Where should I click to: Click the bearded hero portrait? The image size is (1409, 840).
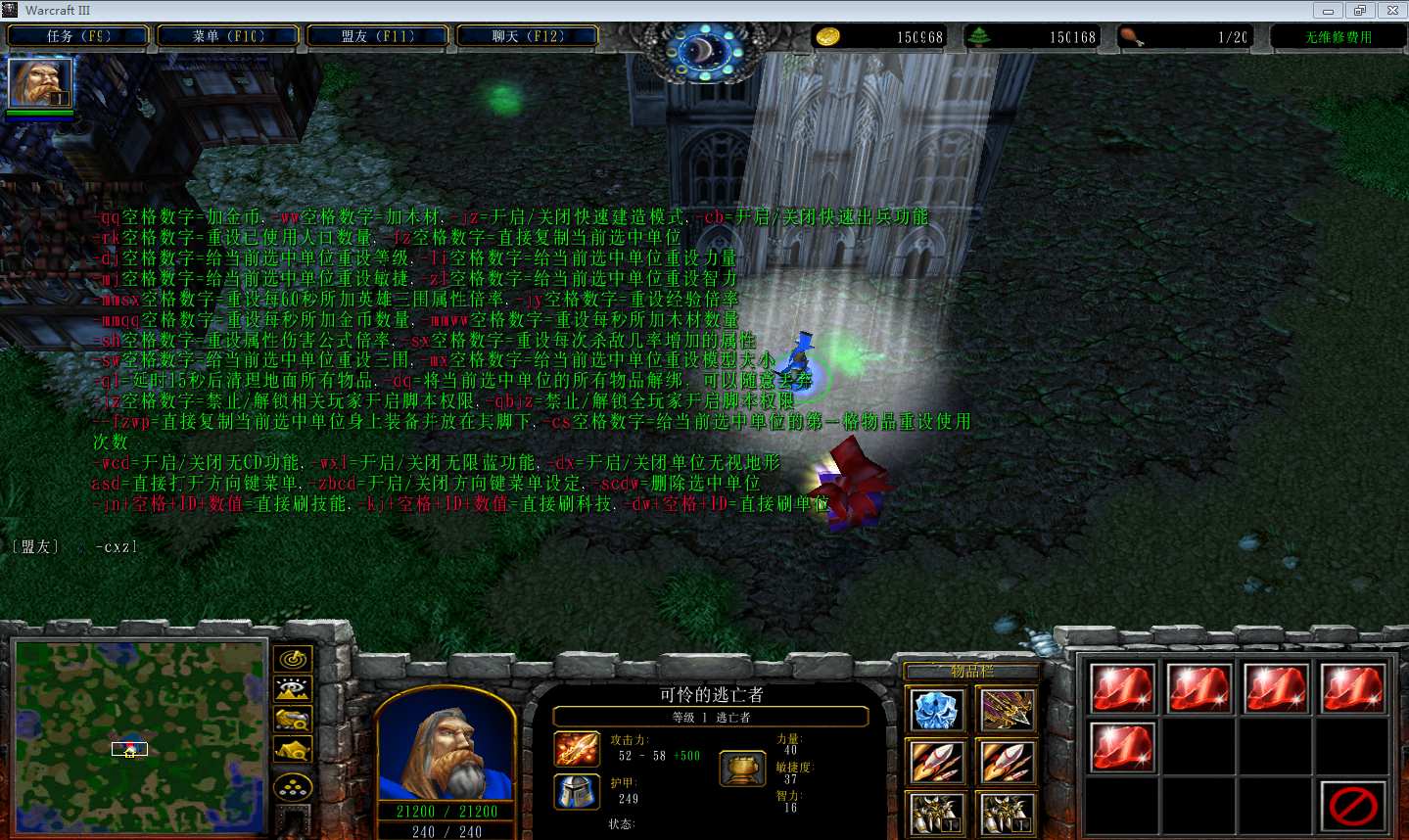tap(446, 749)
